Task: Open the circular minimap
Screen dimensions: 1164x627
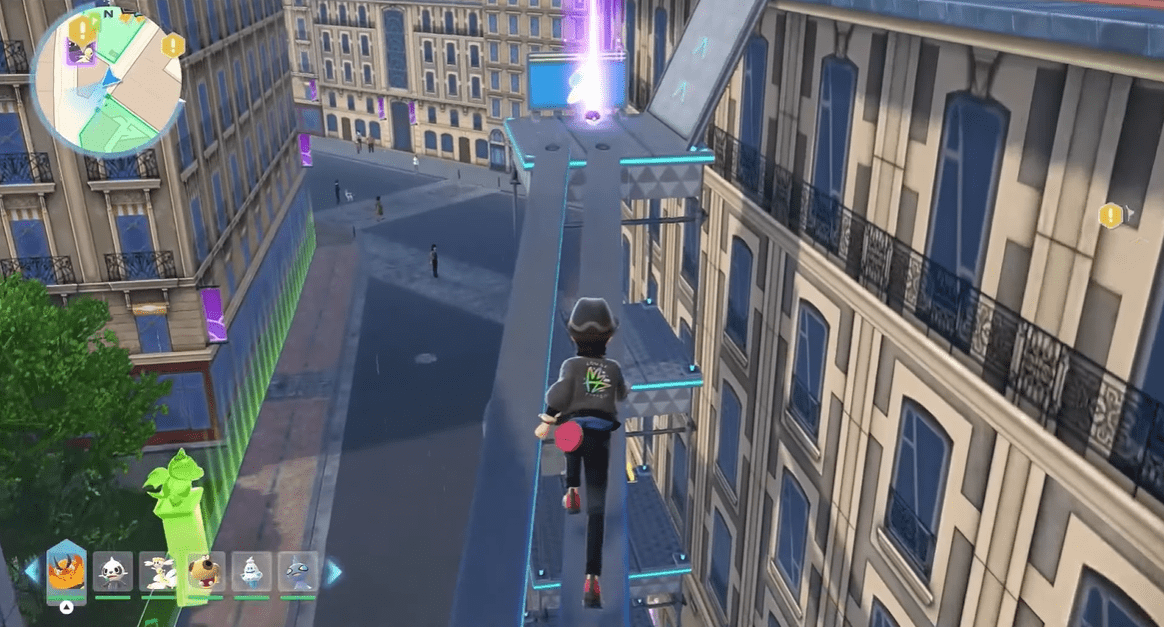Action: tap(108, 82)
